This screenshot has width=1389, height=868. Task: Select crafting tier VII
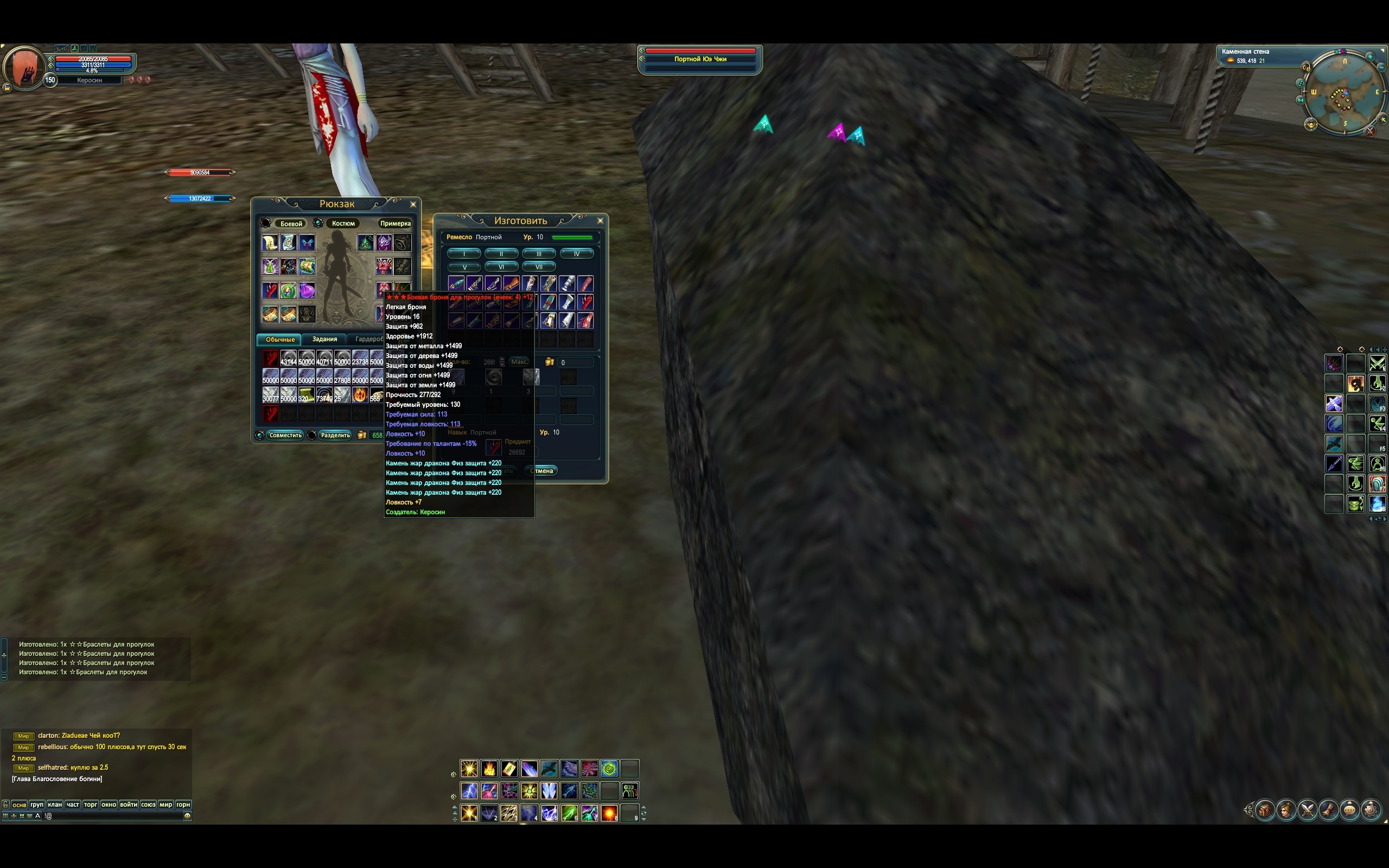pos(538,266)
